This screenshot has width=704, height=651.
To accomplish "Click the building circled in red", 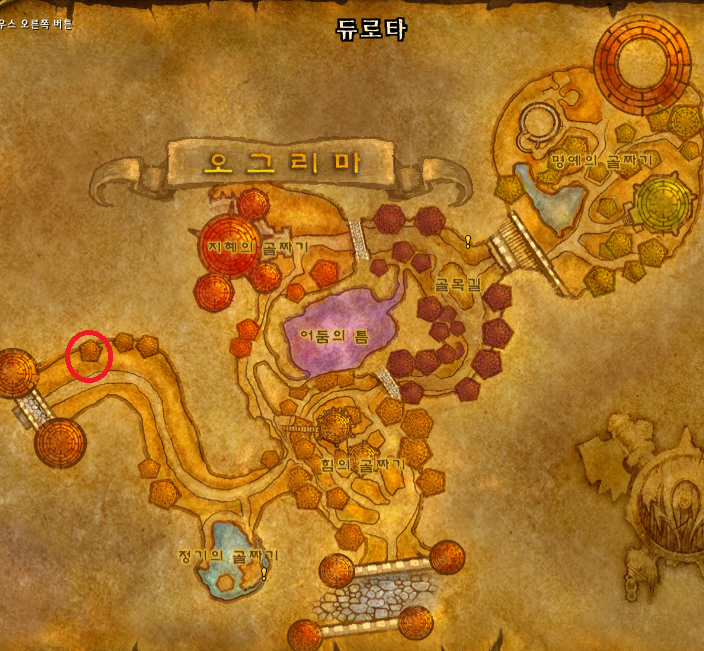I will pyautogui.click(x=91, y=352).
